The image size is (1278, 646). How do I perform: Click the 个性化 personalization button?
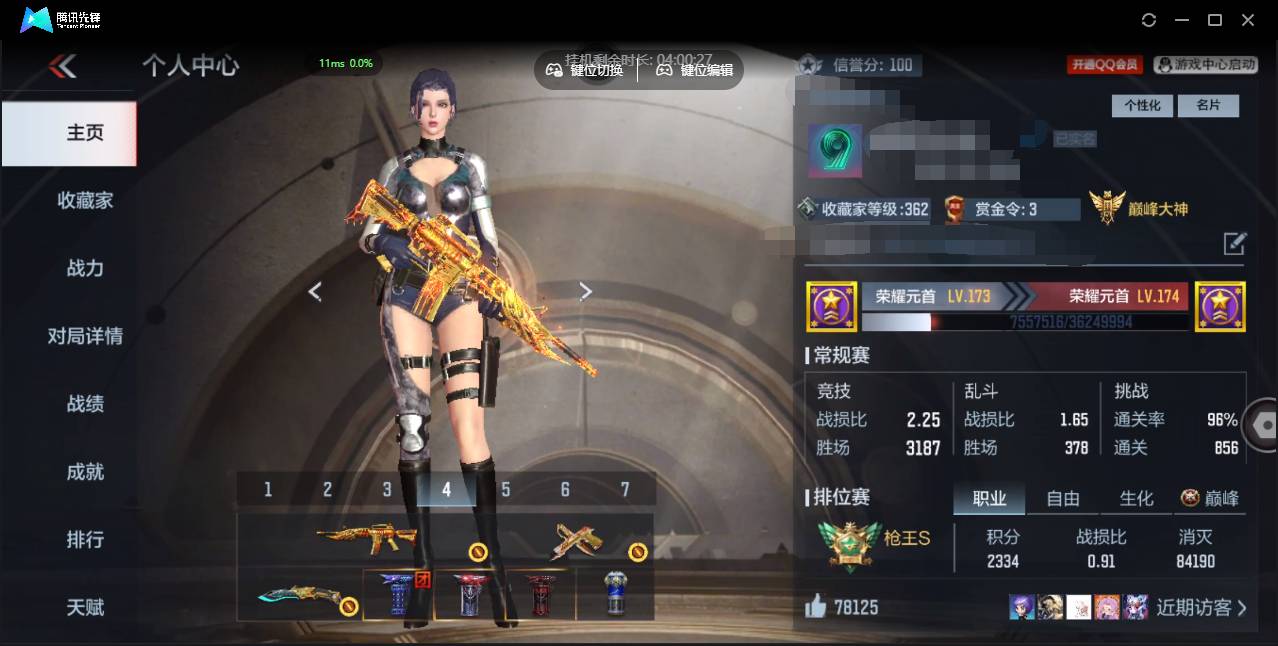(x=1142, y=105)
